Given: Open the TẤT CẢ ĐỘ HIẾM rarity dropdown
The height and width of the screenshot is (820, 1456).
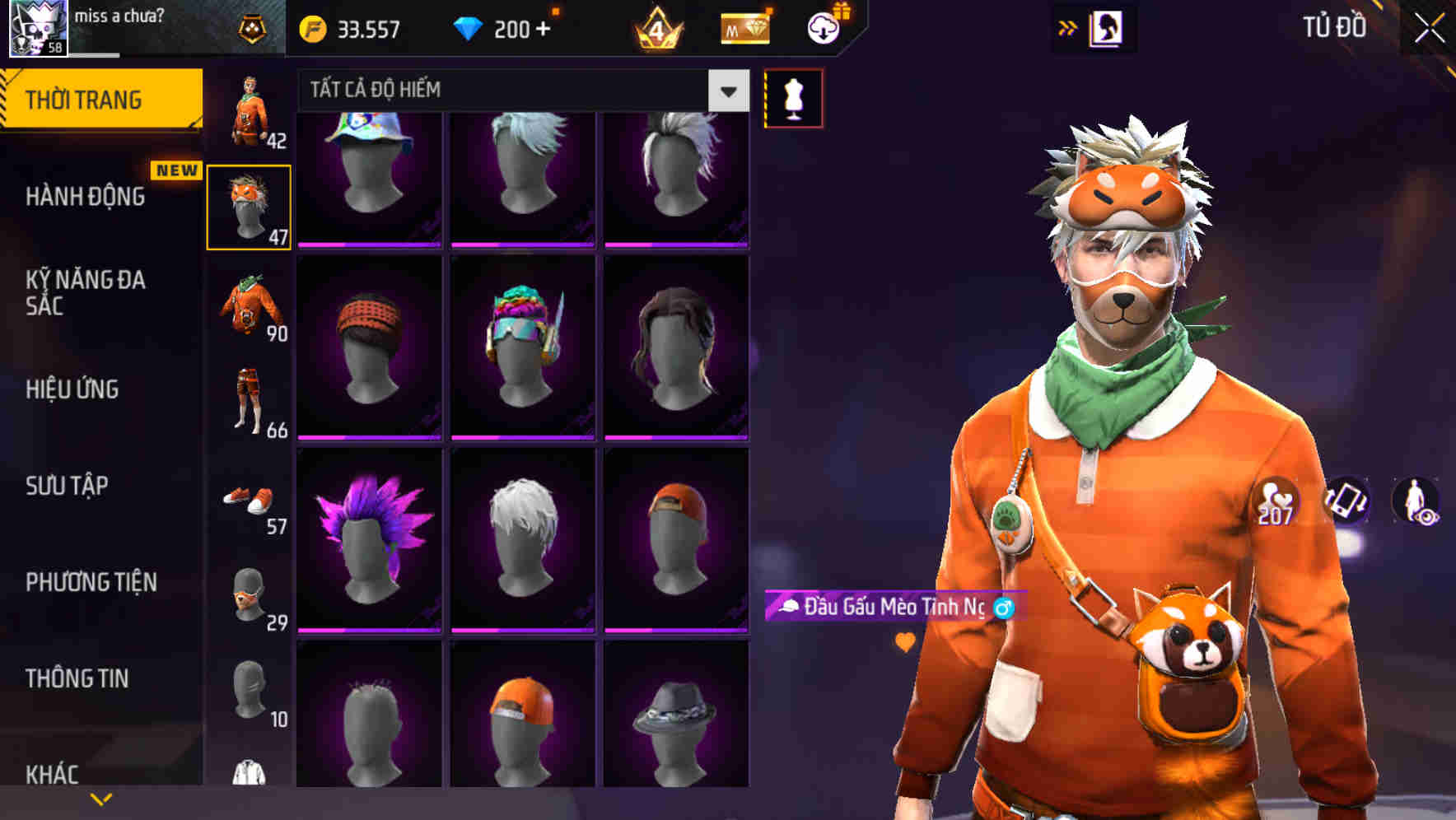Looking at the screenshot, I should (x=519, y=91).
